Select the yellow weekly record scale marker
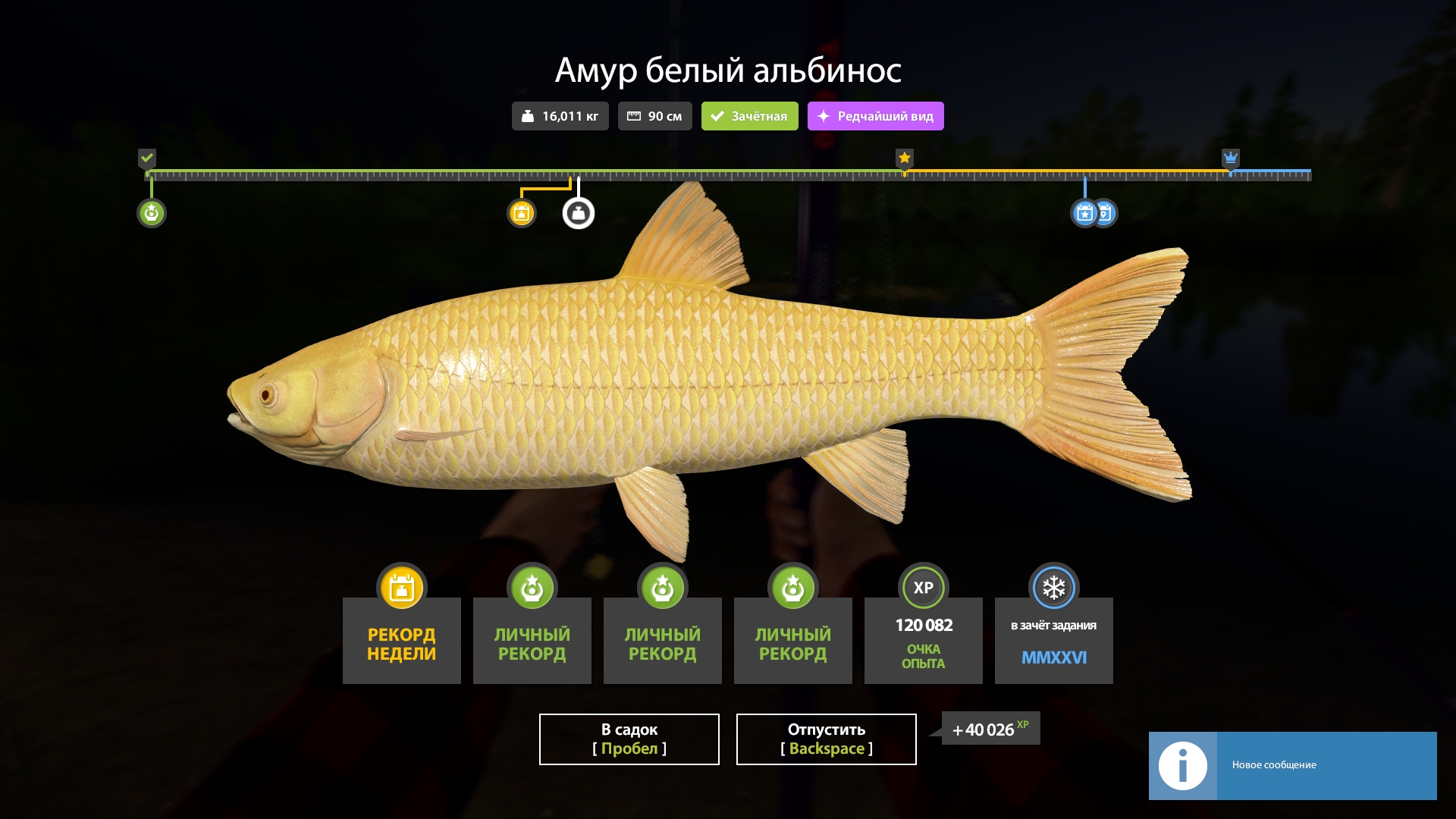 [x=521, y=213]
